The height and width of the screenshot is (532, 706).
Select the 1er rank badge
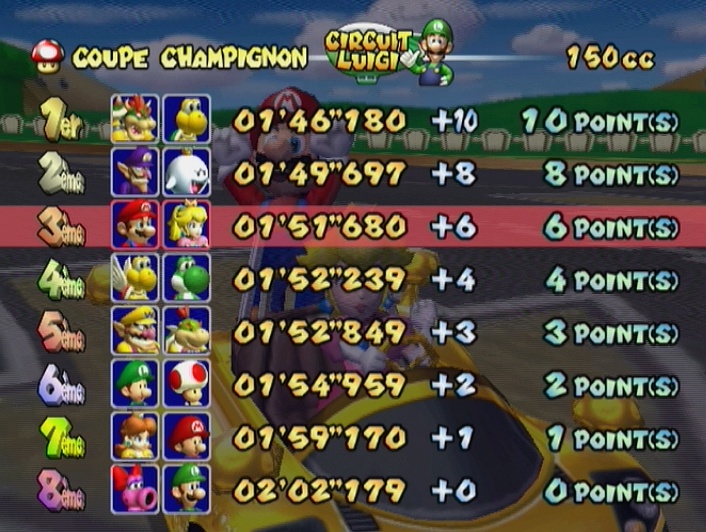pyautogui.click(x=62, y=121)
